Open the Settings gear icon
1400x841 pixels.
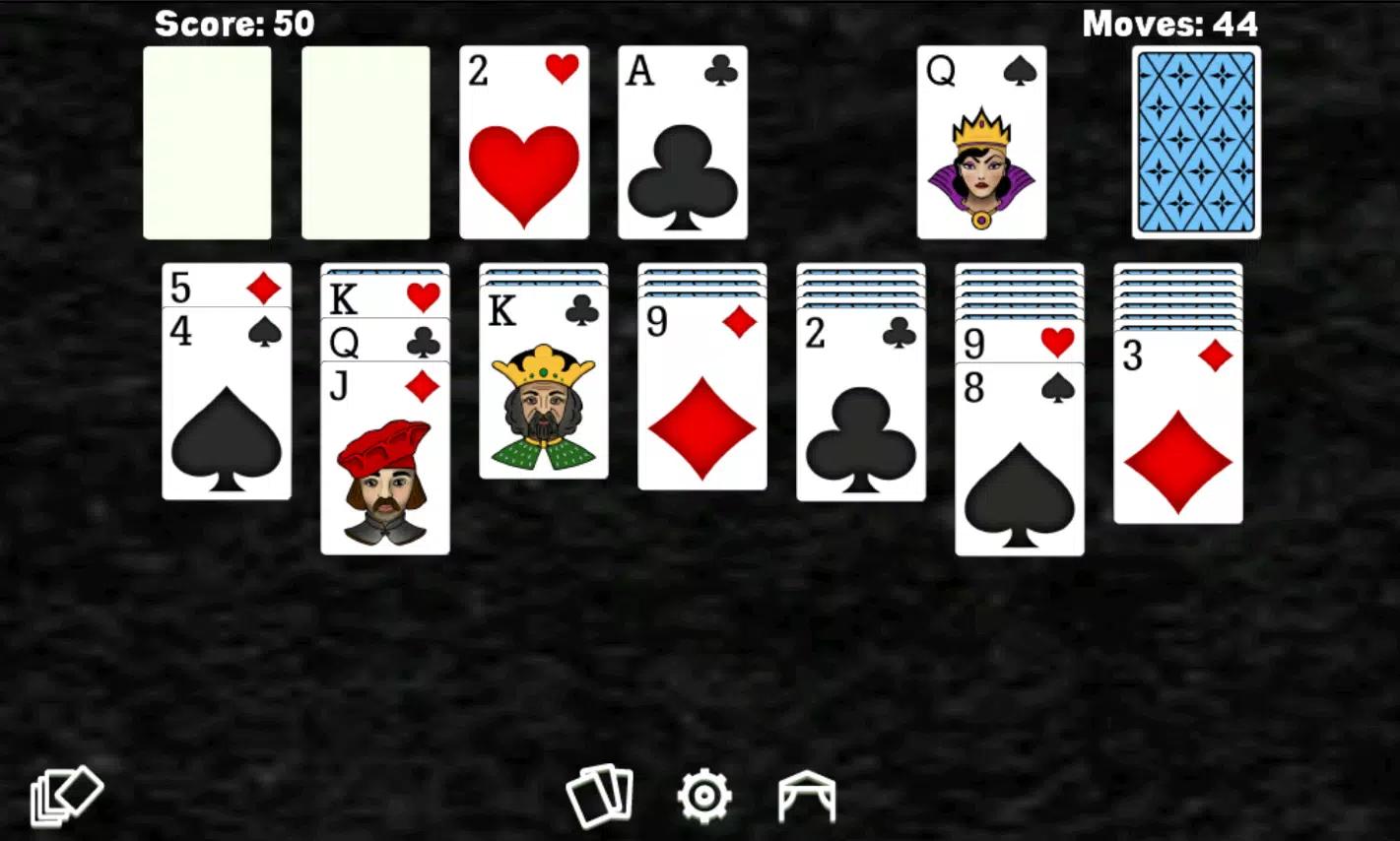pyautogui.click(x=702, y=794)
